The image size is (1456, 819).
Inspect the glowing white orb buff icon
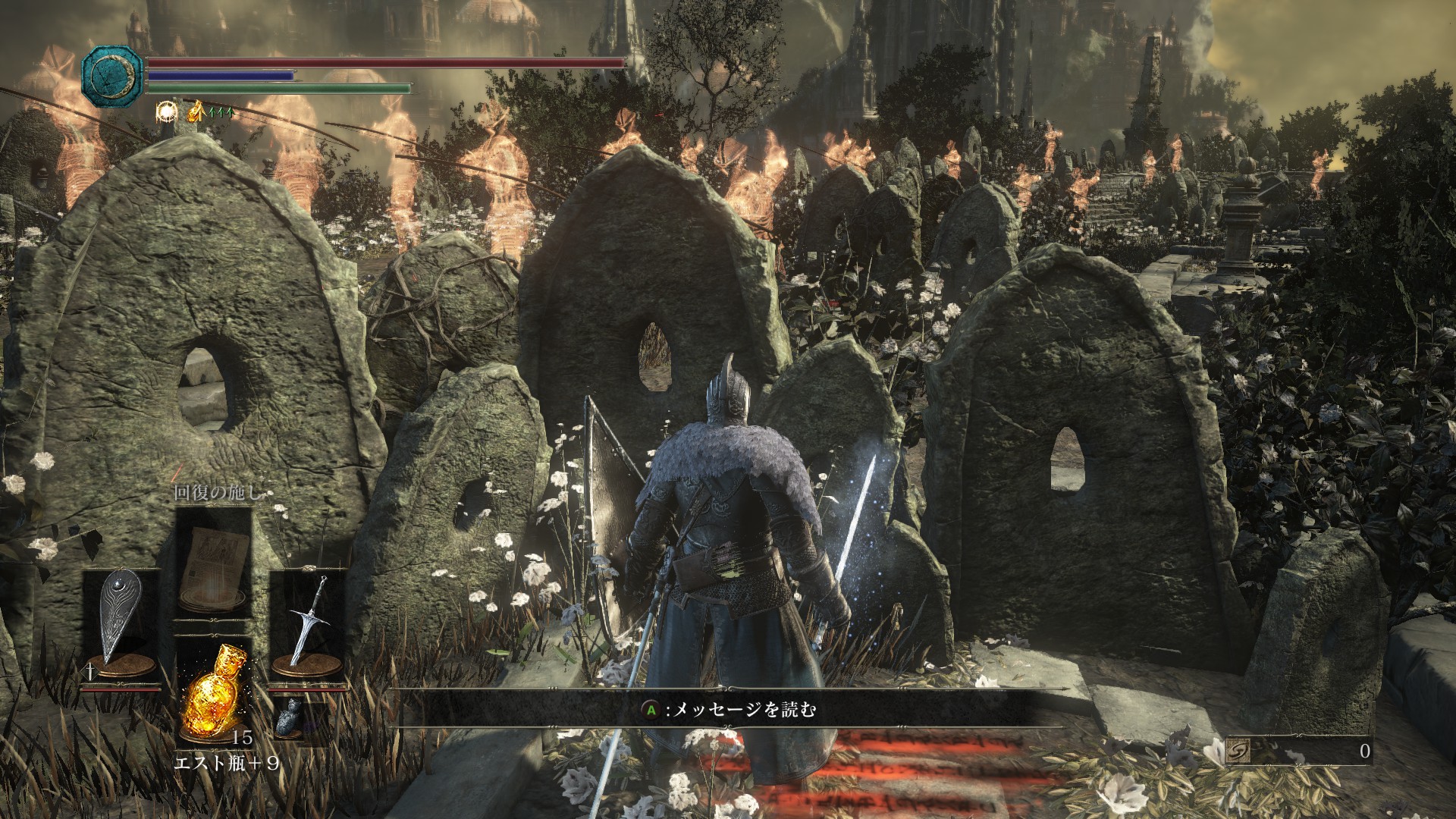165,112
